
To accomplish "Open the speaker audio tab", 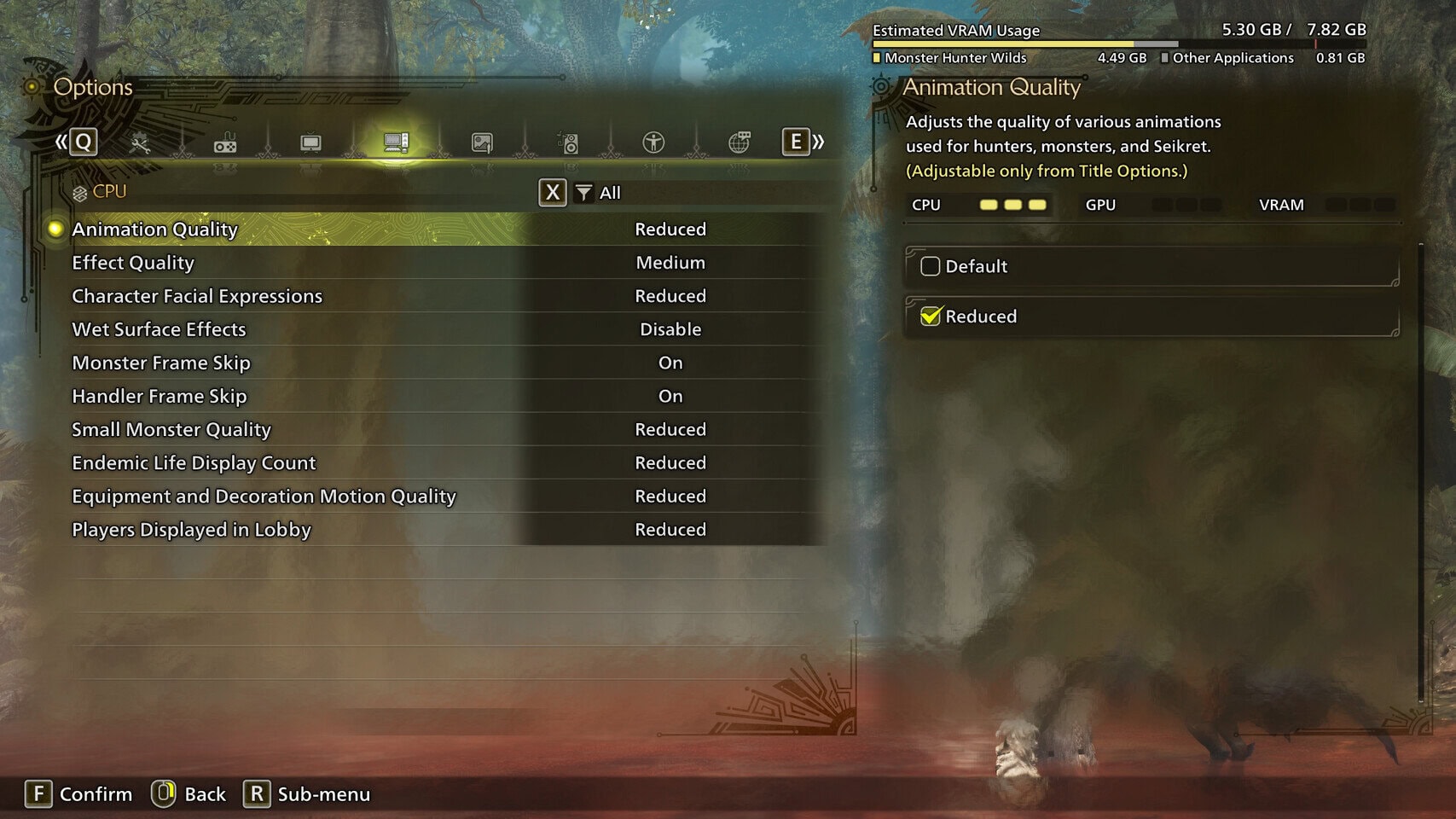I will pos(567,143).
